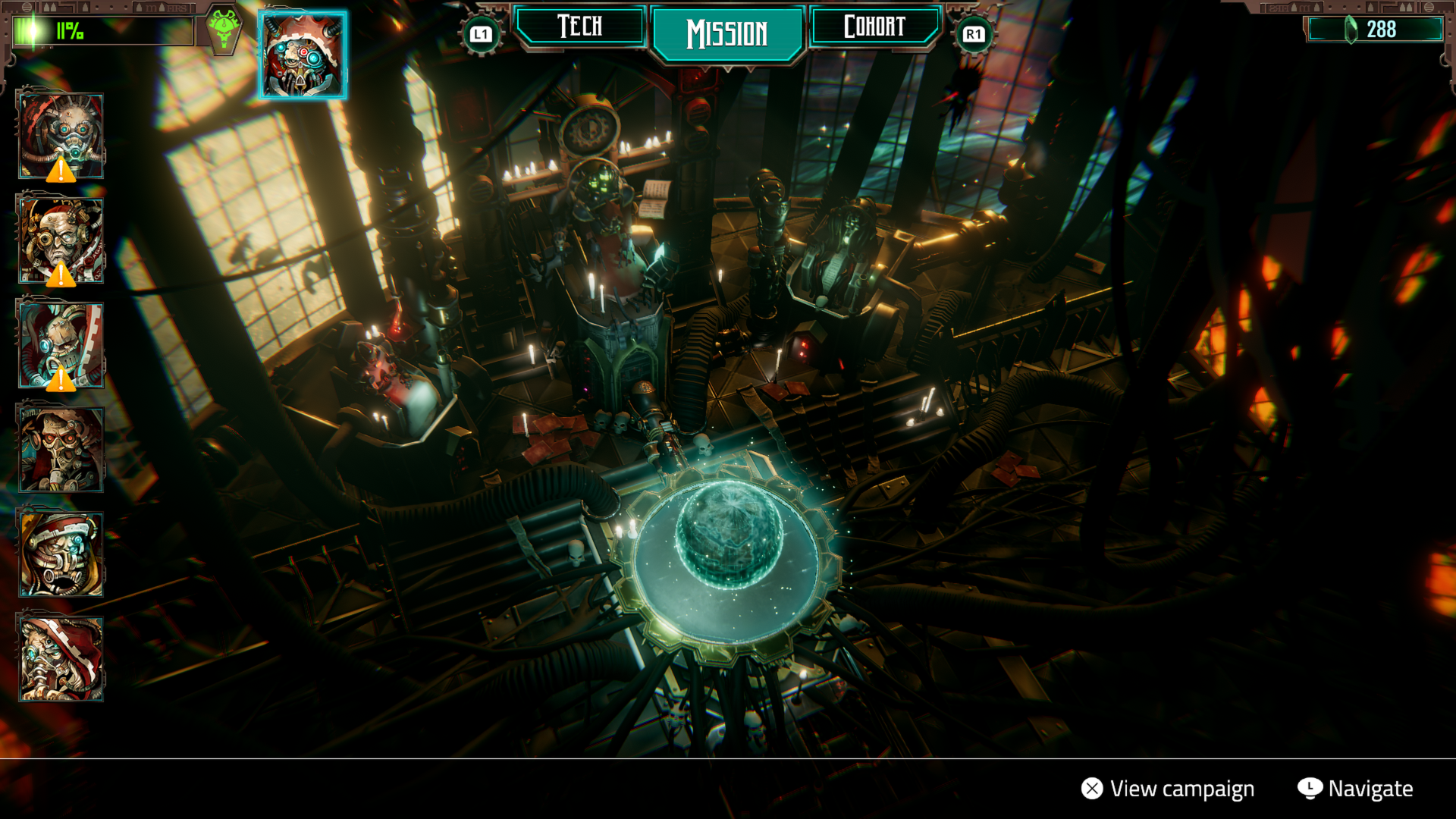The image size is (1456, 819).
Task: Click the View campaign prompt label
Action: 1181,789
